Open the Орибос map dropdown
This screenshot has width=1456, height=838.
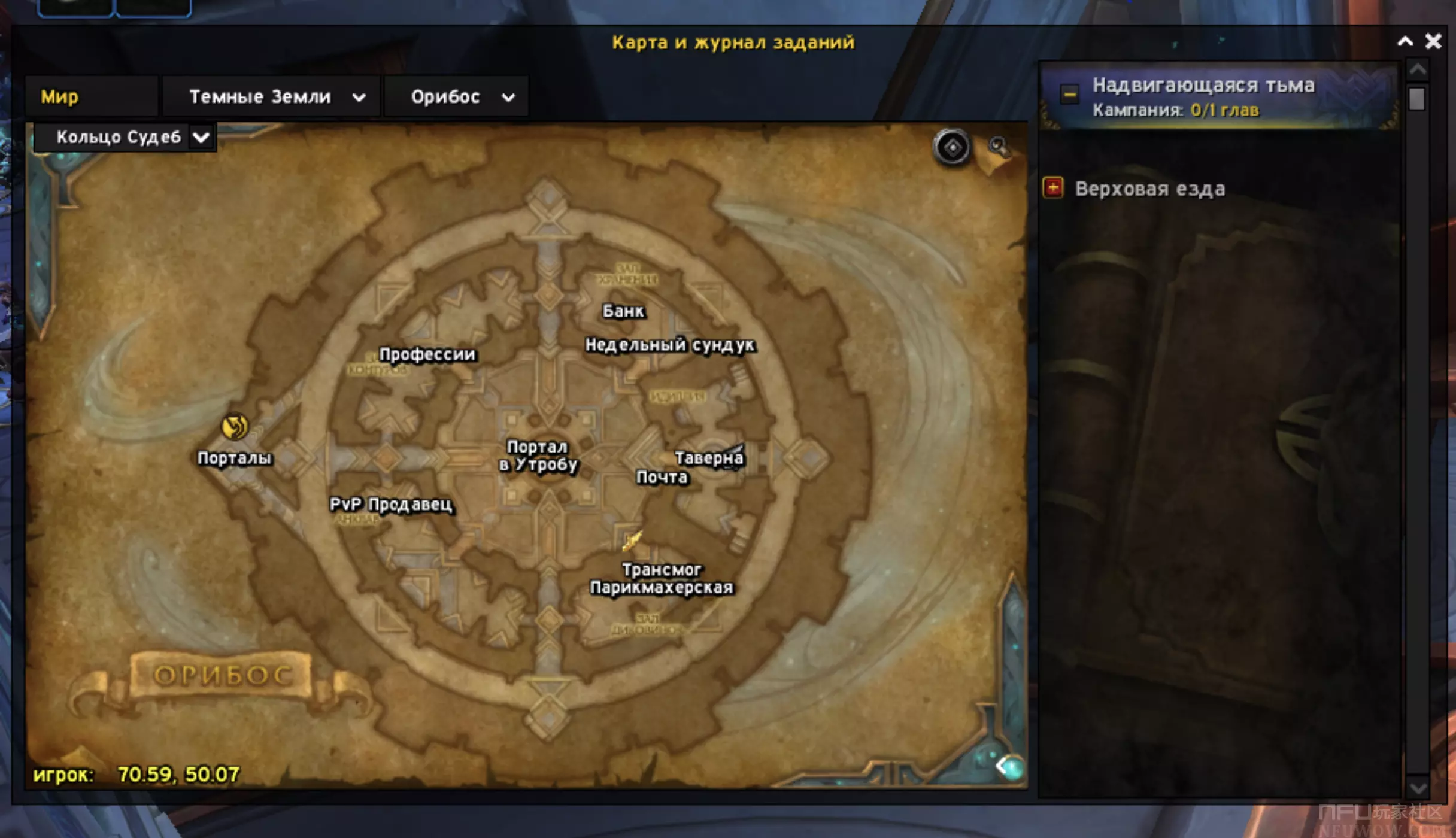[508, 97]
